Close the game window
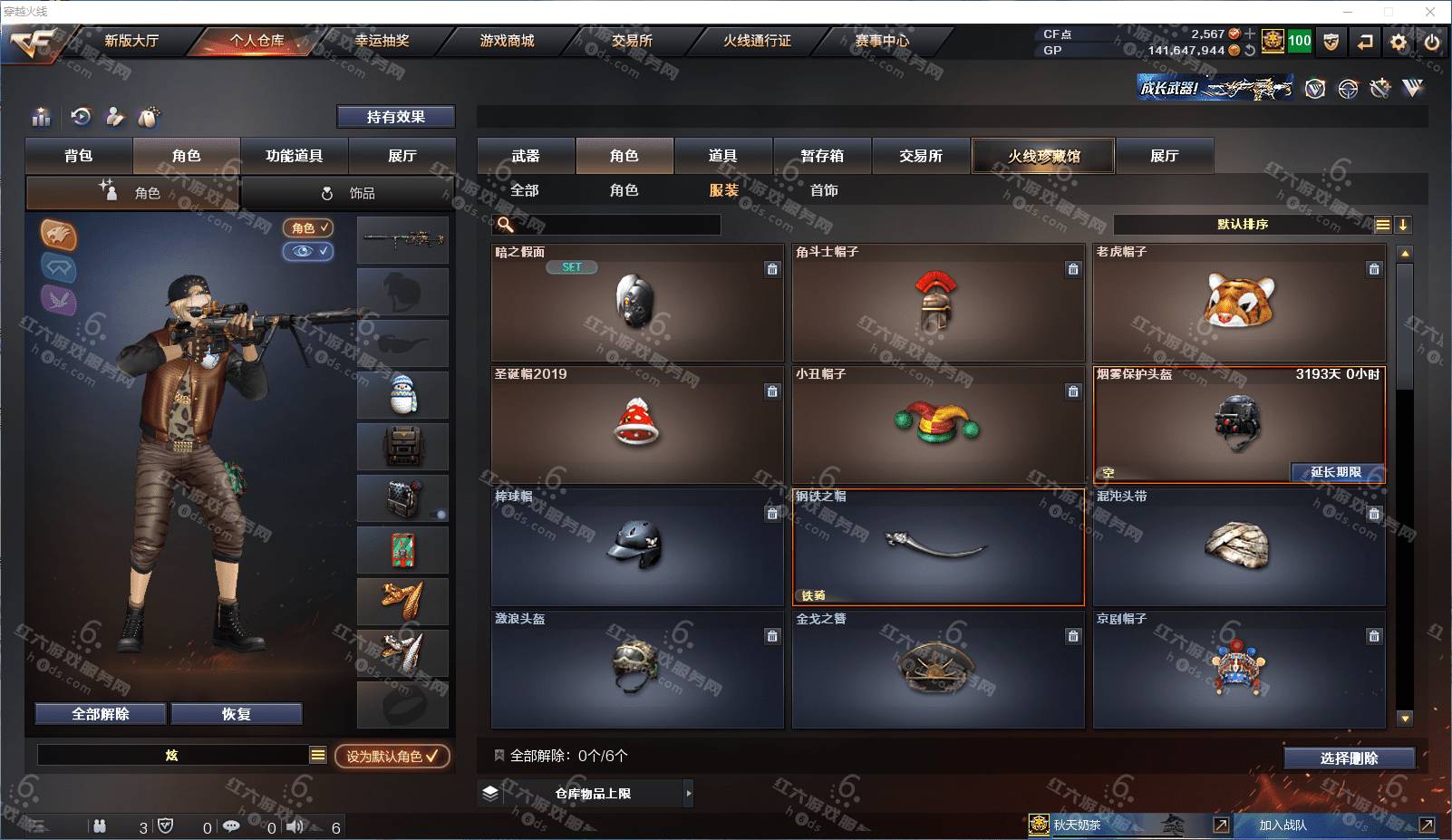The height and width of the screenshot is (840, 1452). pyautogui.click(x=1430, y=12)
